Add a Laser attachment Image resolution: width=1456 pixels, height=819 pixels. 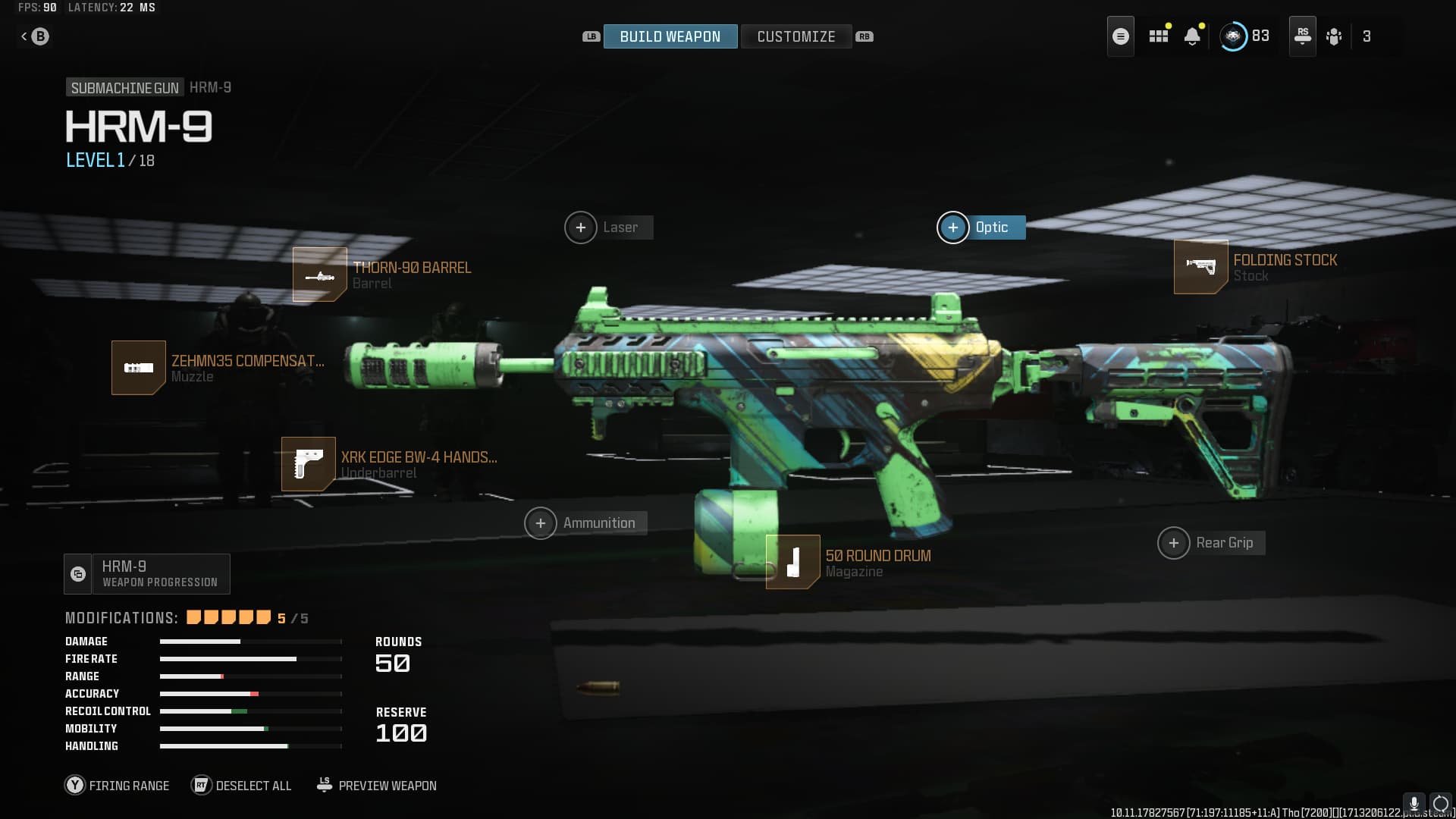(x=581, y=227)
